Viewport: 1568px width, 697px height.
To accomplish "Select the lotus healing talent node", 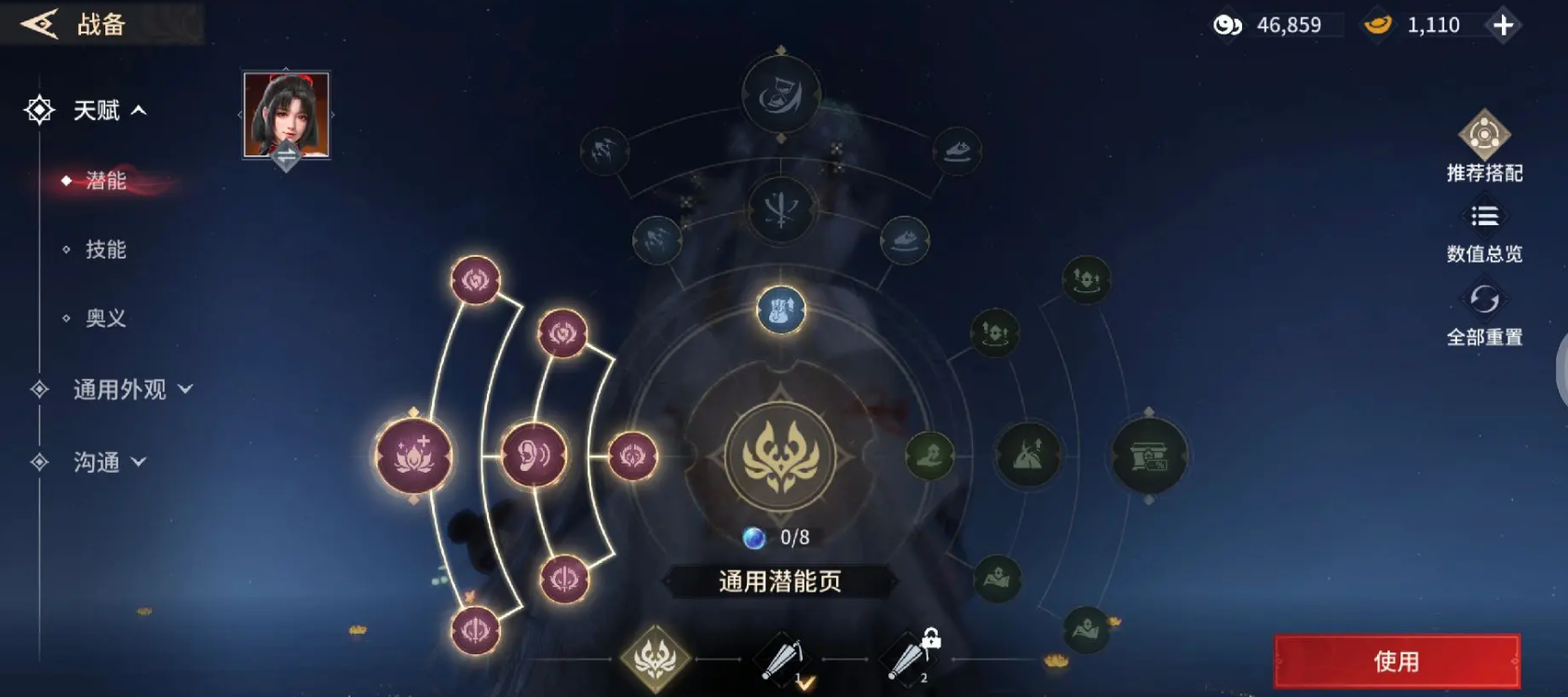I will coord(412,456).
